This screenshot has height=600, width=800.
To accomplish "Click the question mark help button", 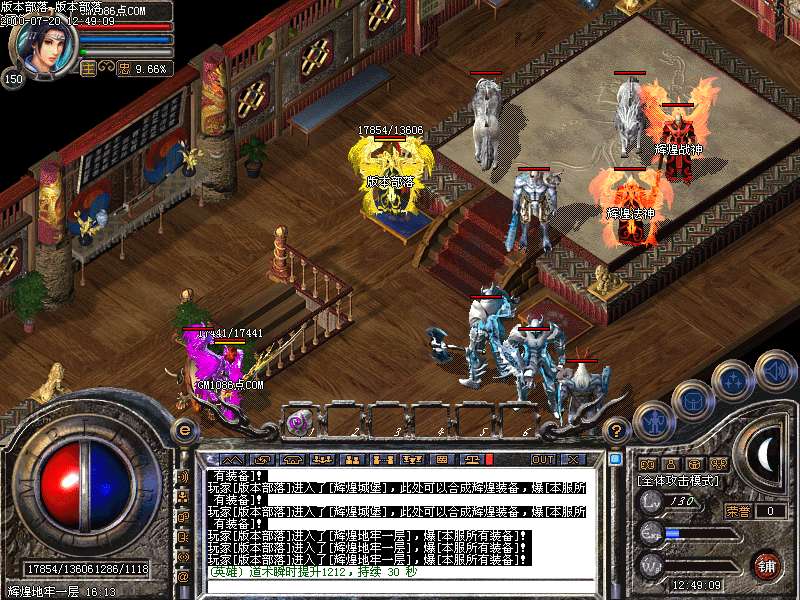I will 616,430.
